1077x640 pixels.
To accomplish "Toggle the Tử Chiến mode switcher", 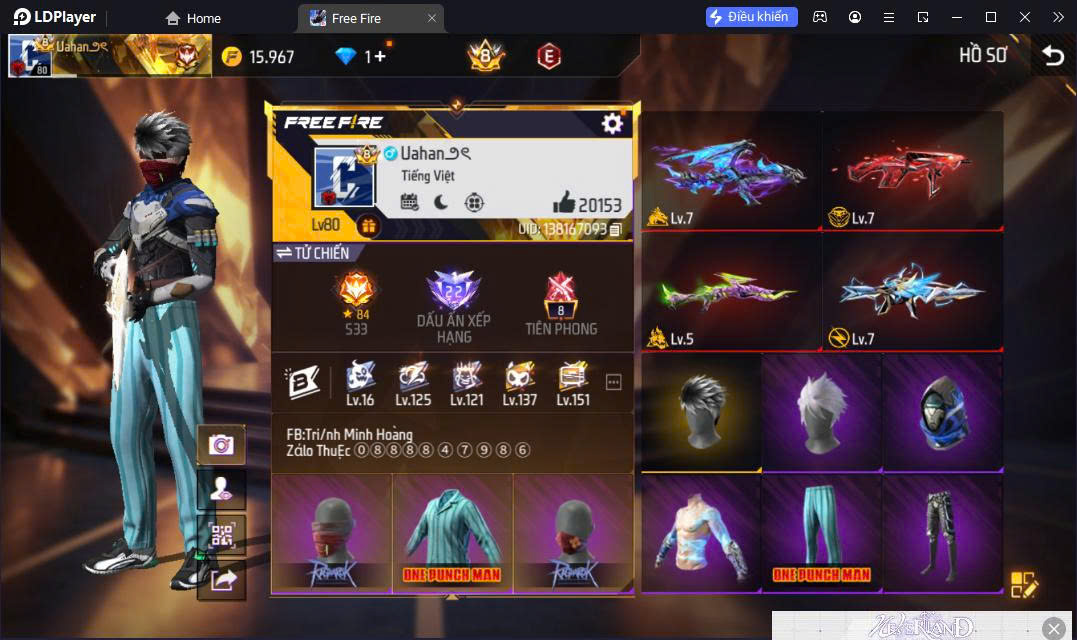I will 313,253.
